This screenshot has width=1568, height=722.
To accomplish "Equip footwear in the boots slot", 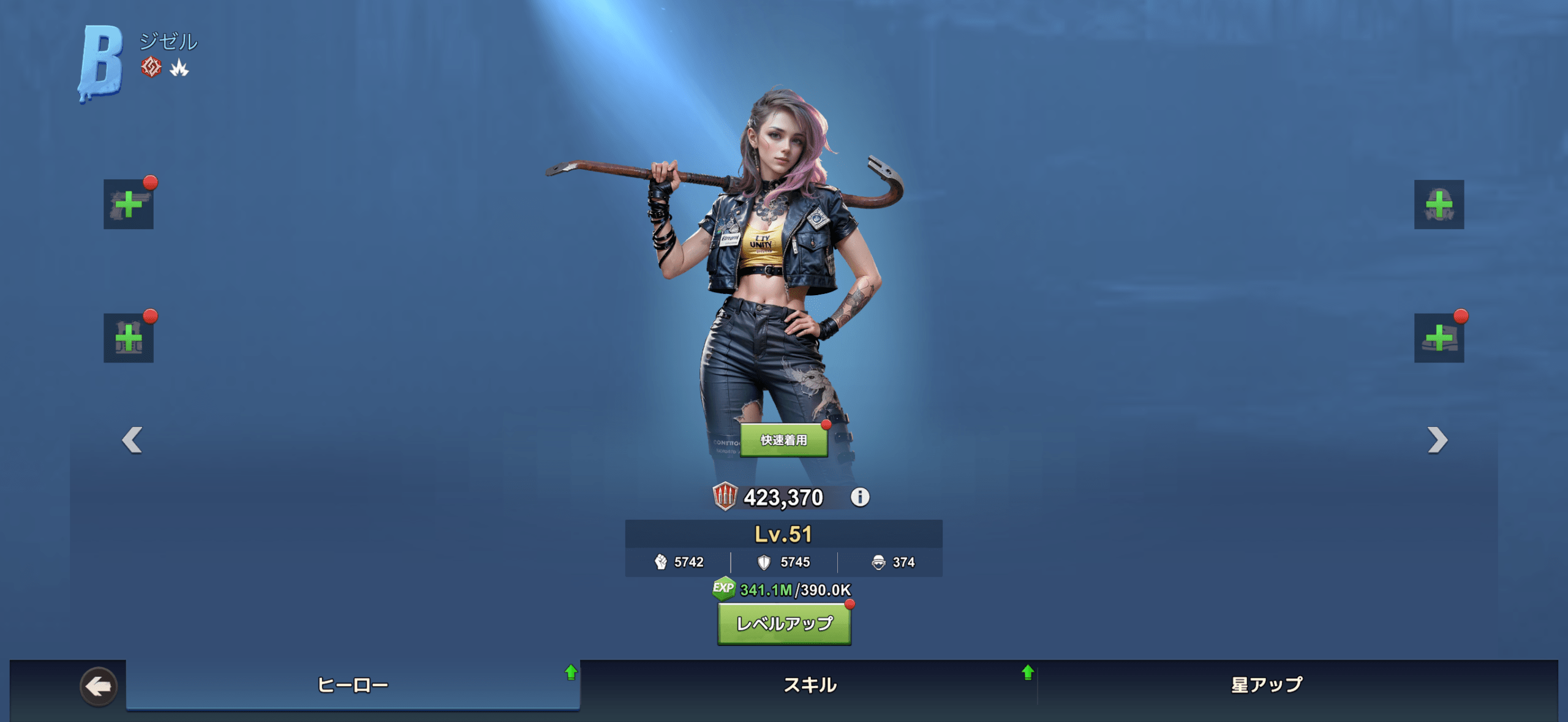I will 1439,338.
